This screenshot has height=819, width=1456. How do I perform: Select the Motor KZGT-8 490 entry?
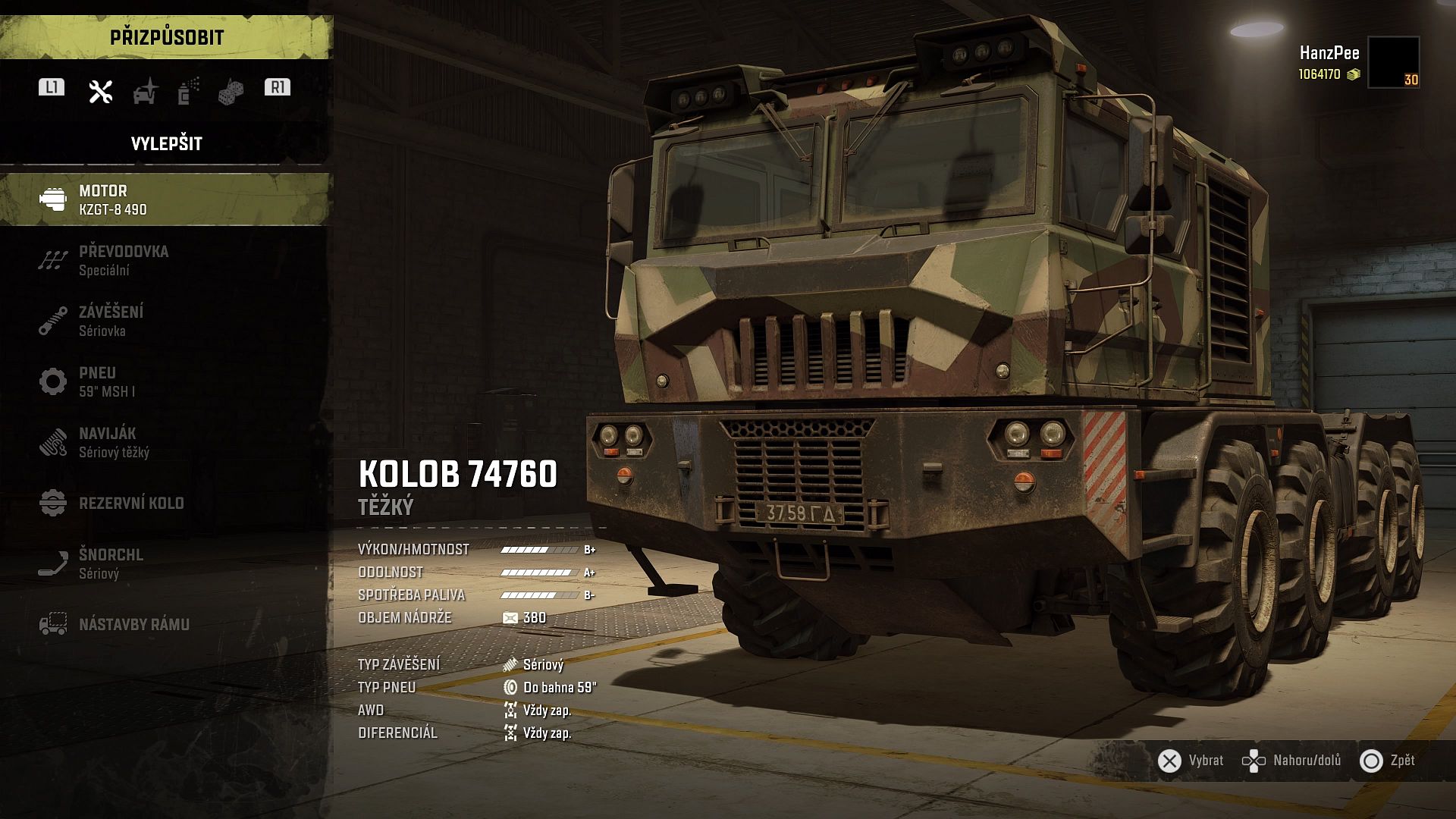click(x=165, y=199)
